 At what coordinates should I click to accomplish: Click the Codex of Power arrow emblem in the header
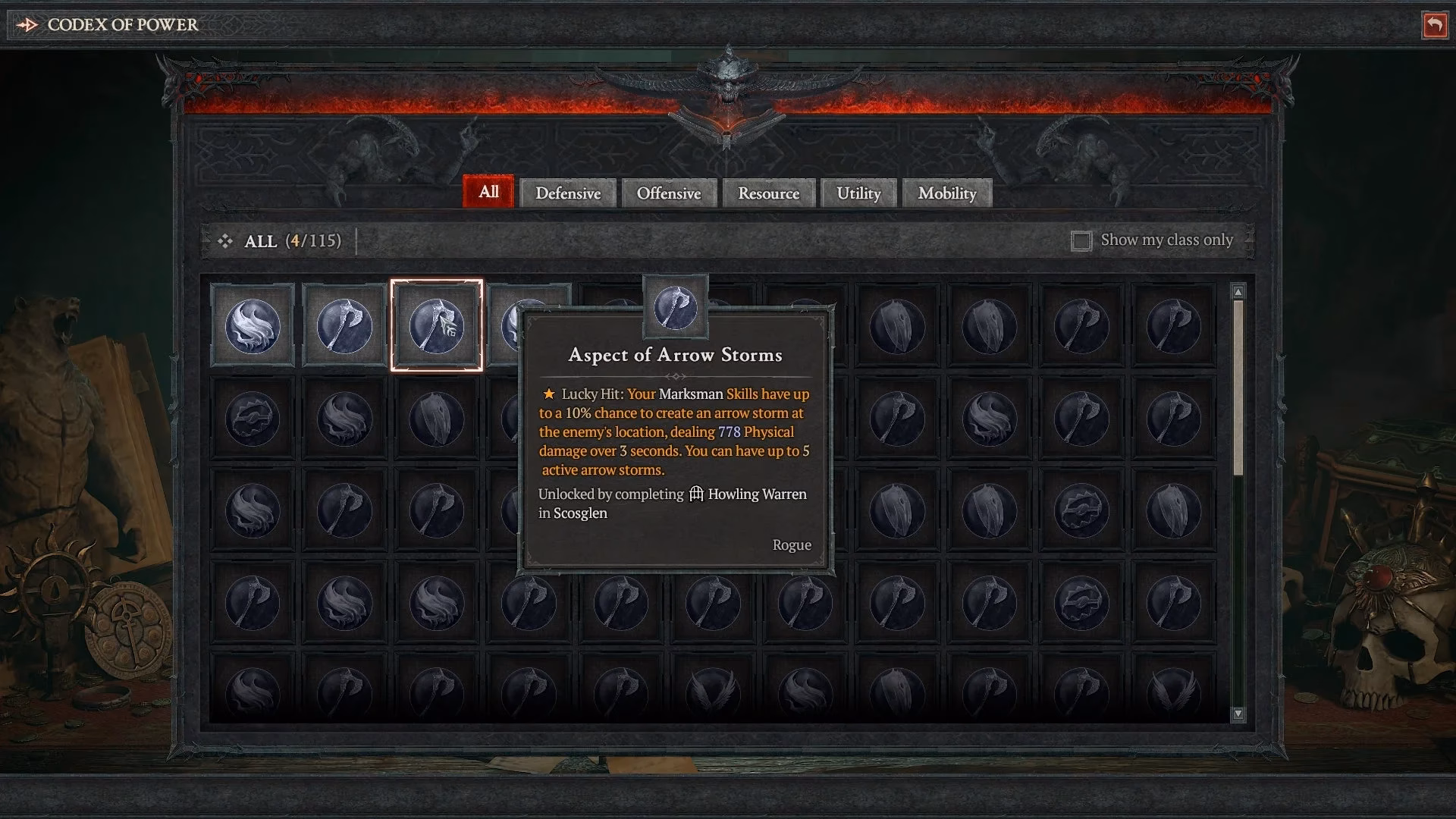[28, 24]
